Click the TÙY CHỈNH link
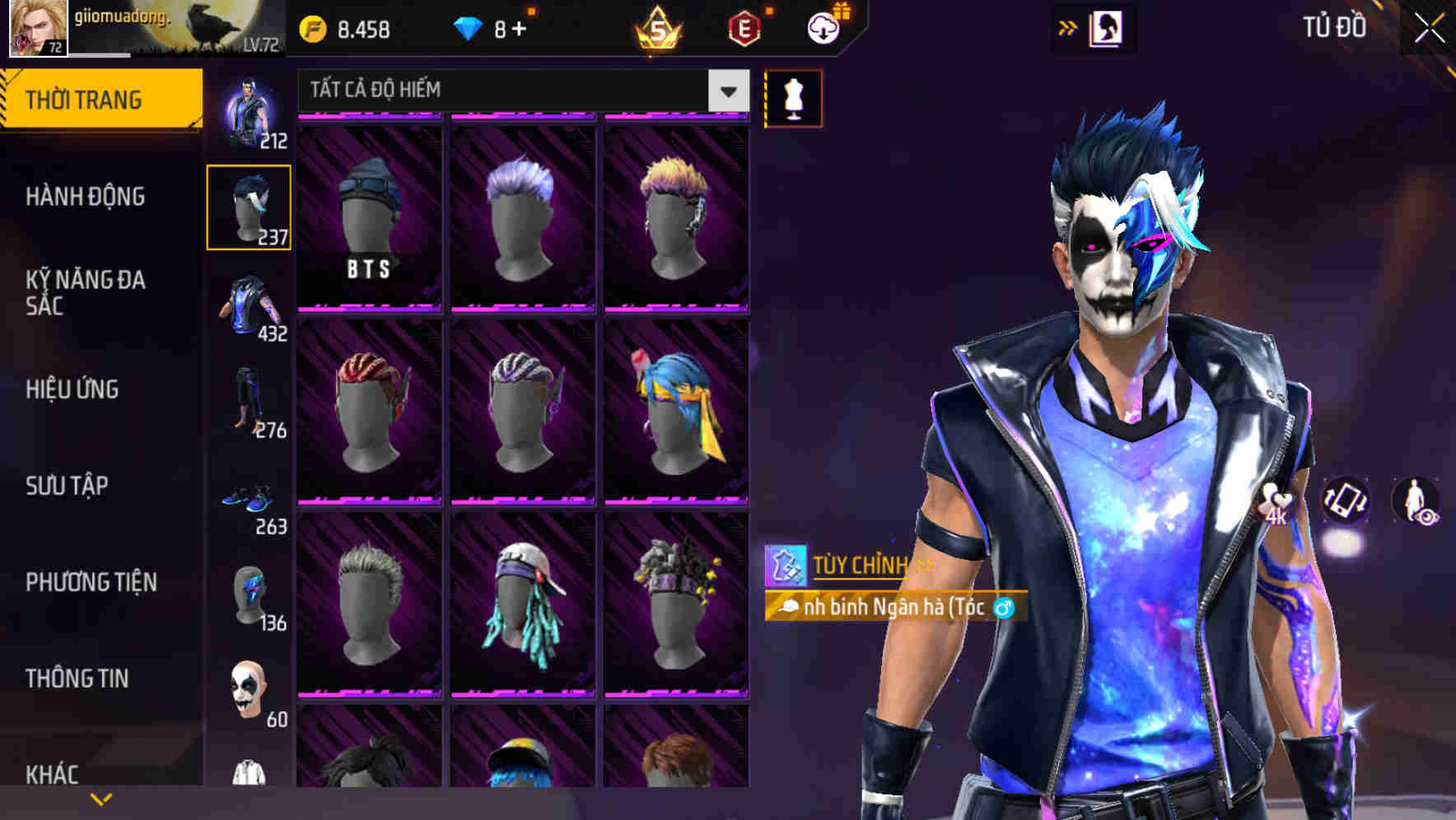The width and height of the screenshot is (1456, 820). click(x=860, y=565)
